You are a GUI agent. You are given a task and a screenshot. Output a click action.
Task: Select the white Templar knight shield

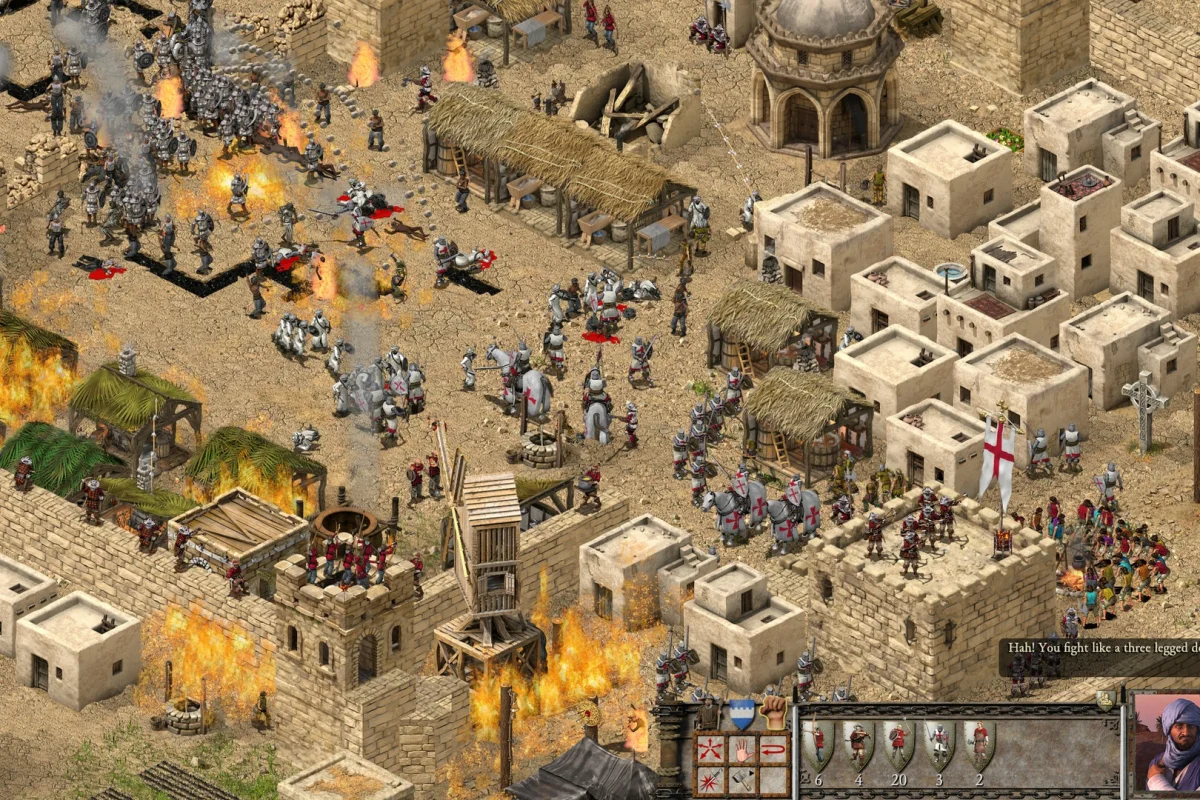pos(939,743)
